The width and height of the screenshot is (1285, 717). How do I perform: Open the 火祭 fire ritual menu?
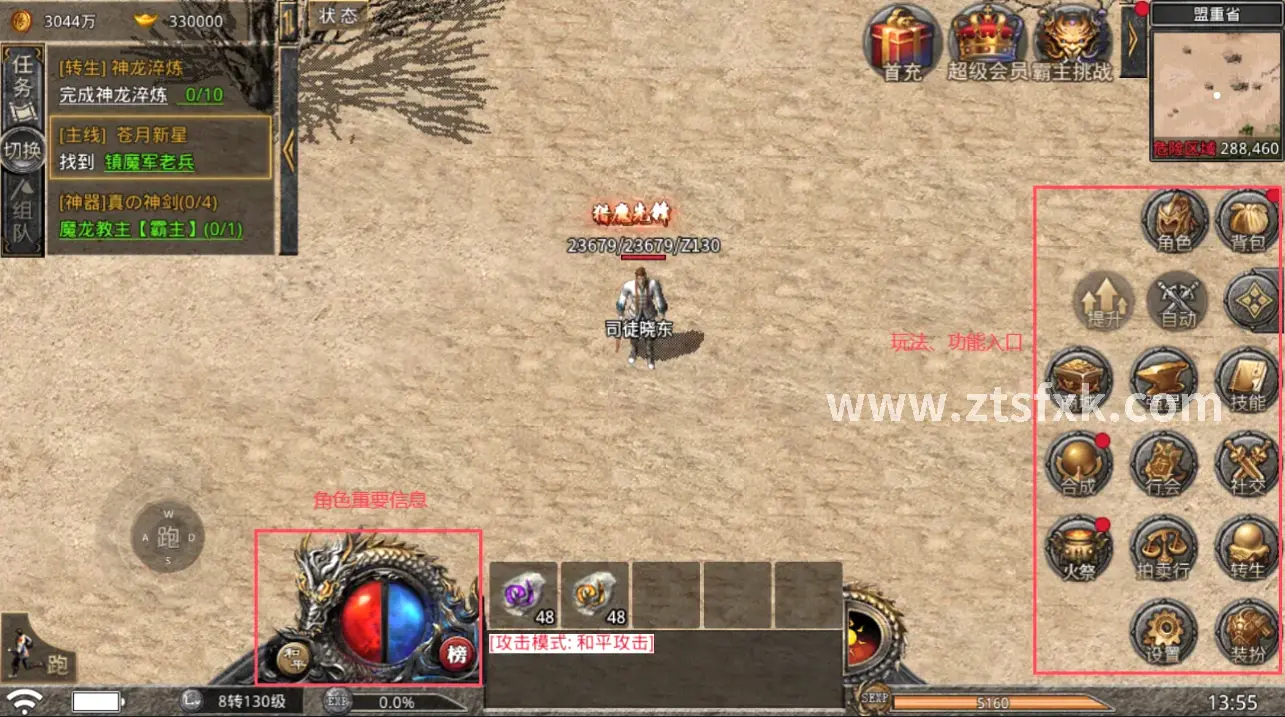click(x=1079, y=548)
